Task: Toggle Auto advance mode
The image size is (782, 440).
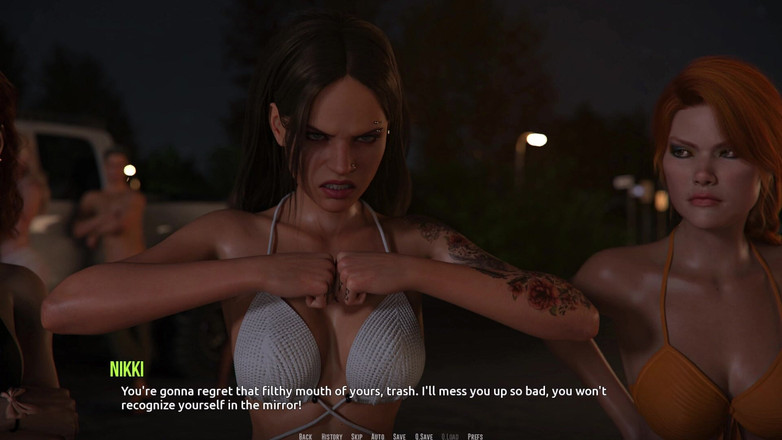Action: pos(377,436)
